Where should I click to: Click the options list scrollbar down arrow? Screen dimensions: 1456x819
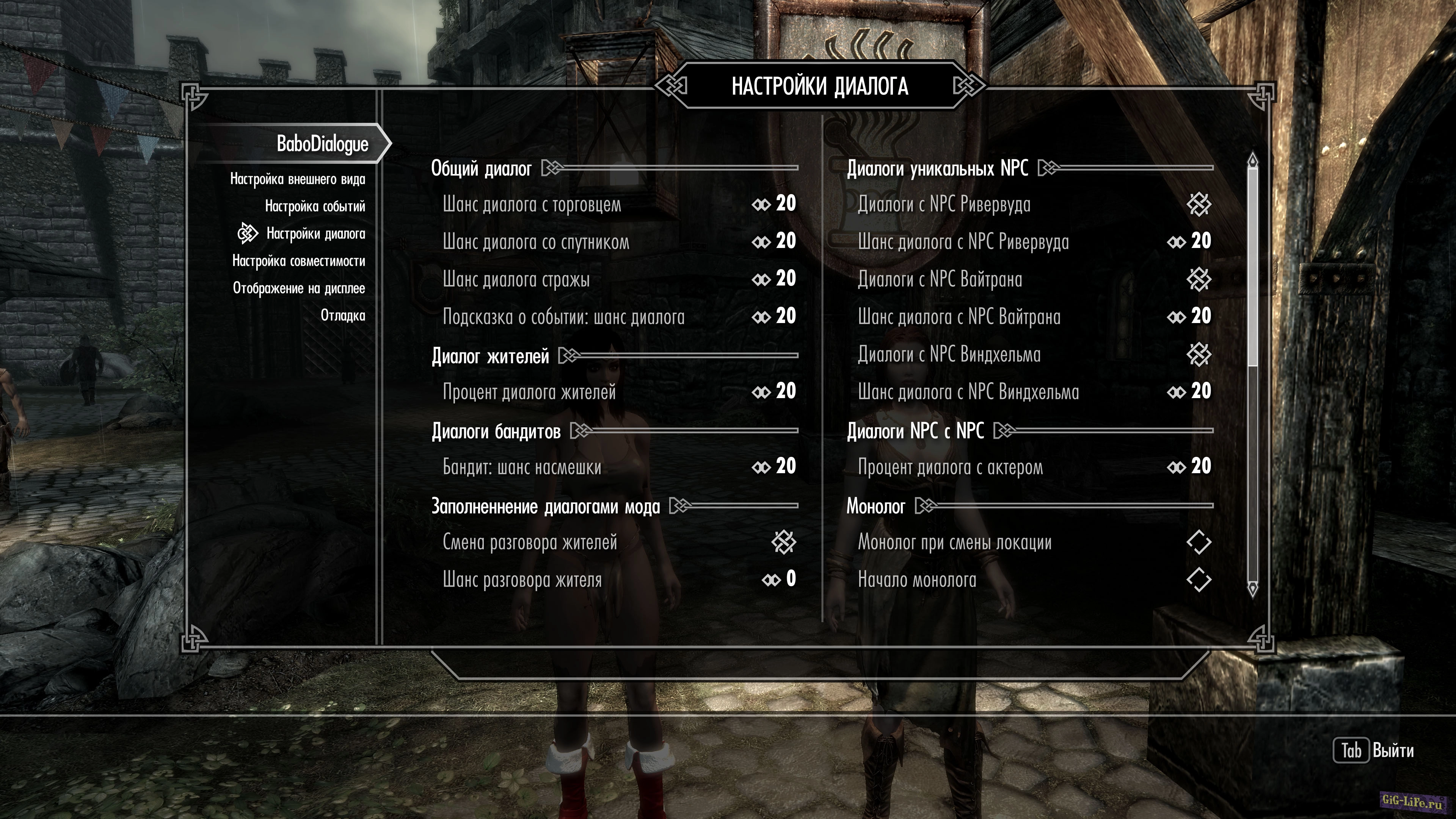[1252, 589]
